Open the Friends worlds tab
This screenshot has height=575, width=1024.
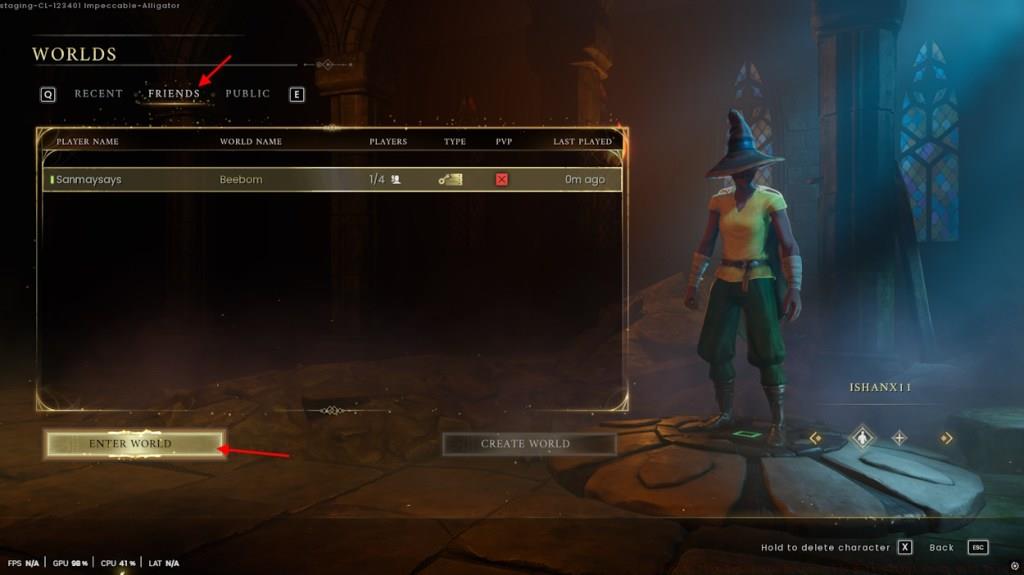pyautogui.click(x=174, y=94)
